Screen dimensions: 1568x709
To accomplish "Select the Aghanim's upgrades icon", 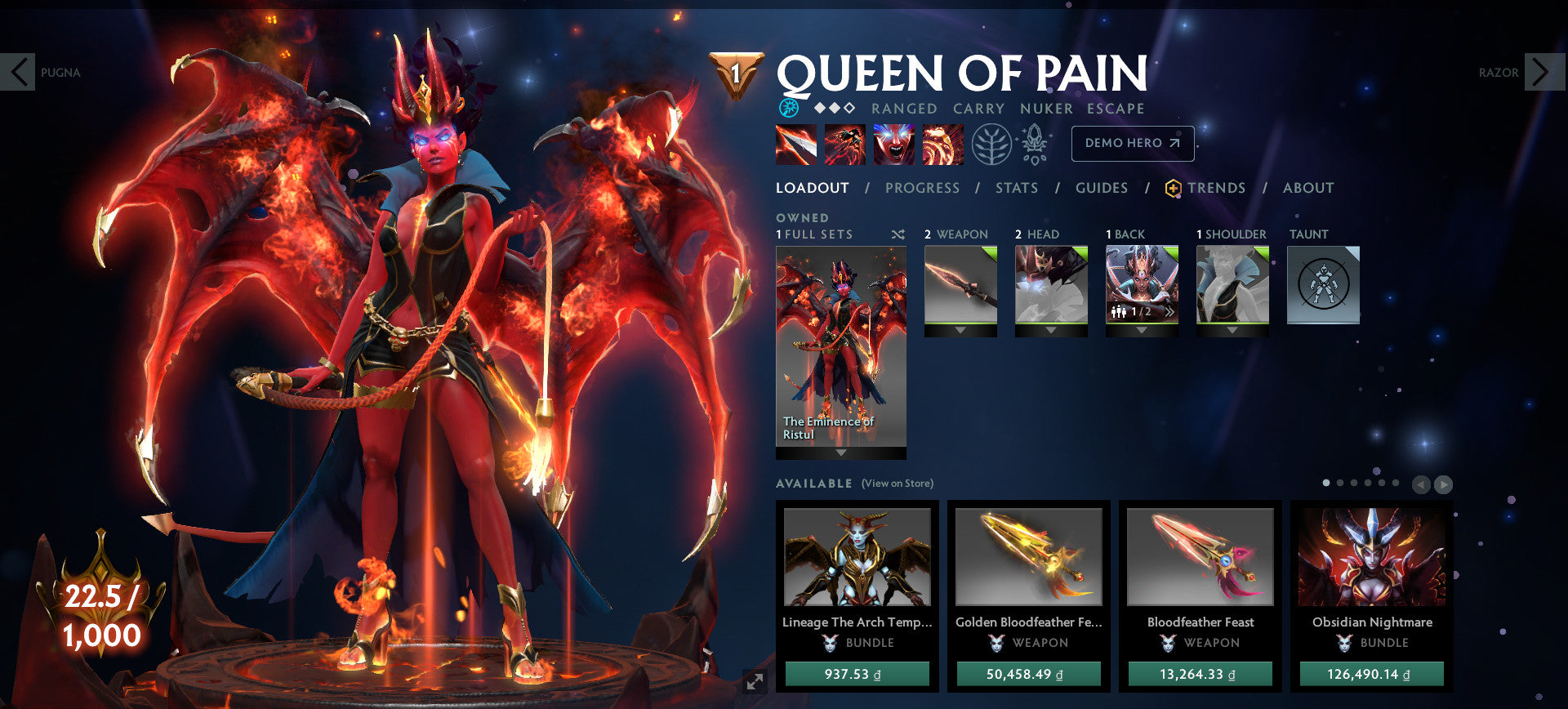I will pyautogui.click(x=1034, y=144).
